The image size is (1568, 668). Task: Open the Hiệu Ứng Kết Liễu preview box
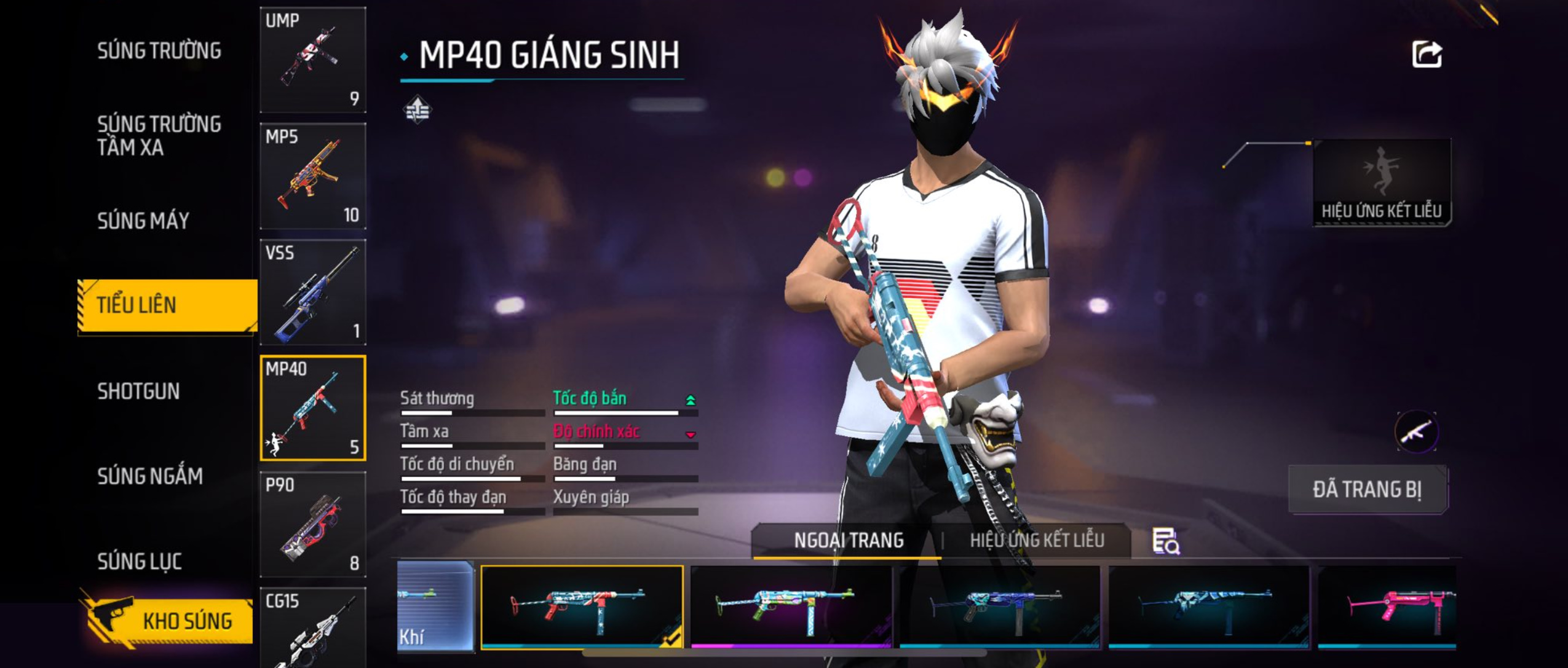1381,183
